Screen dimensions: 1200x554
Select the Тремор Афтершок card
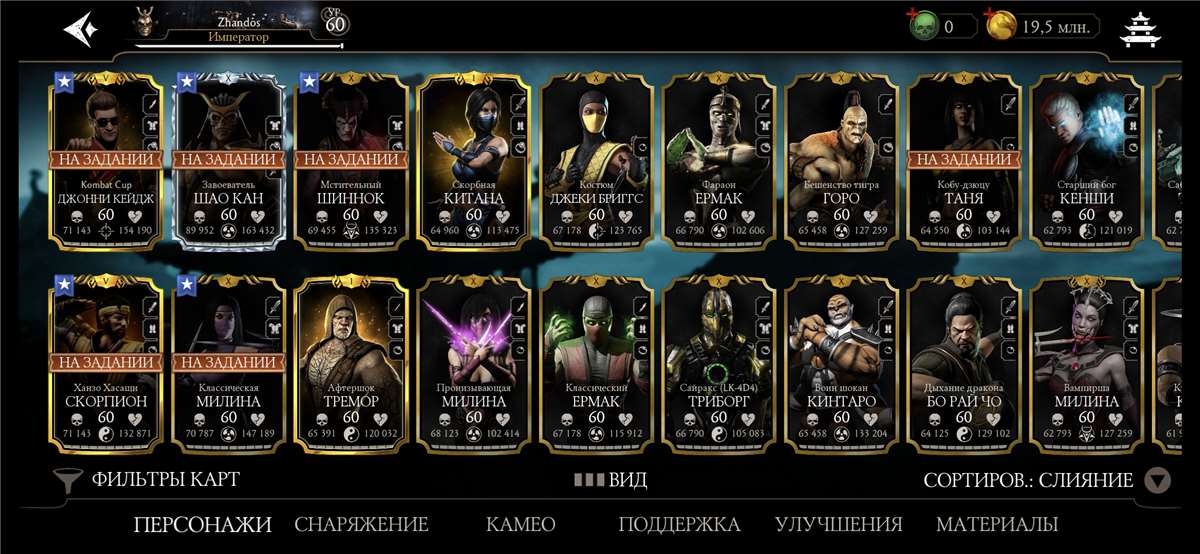point(352,360)
